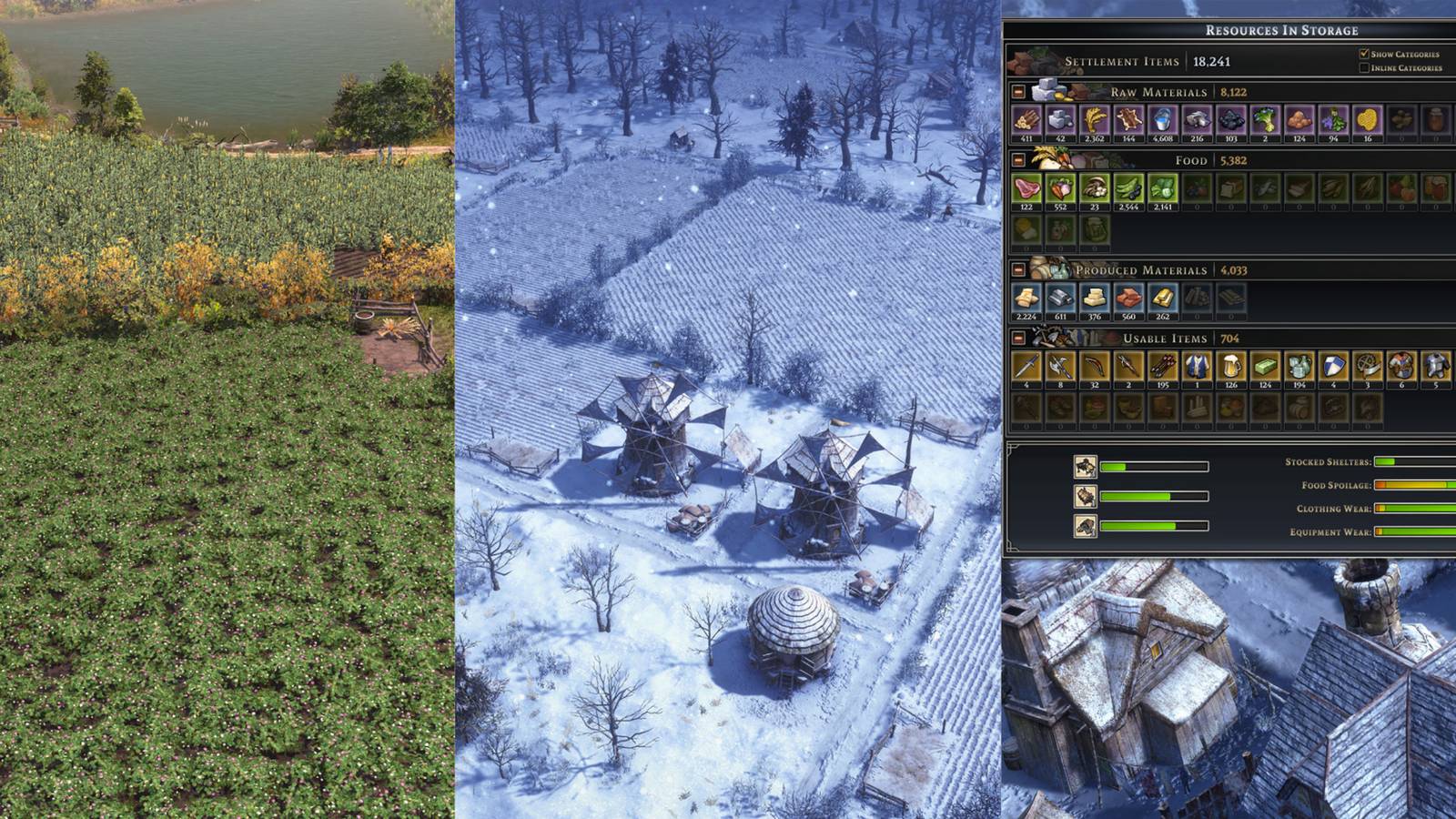The image size is (1456, 819).
Task: Uncheck the Show Categories checkbox
Action: (1362, 54)
